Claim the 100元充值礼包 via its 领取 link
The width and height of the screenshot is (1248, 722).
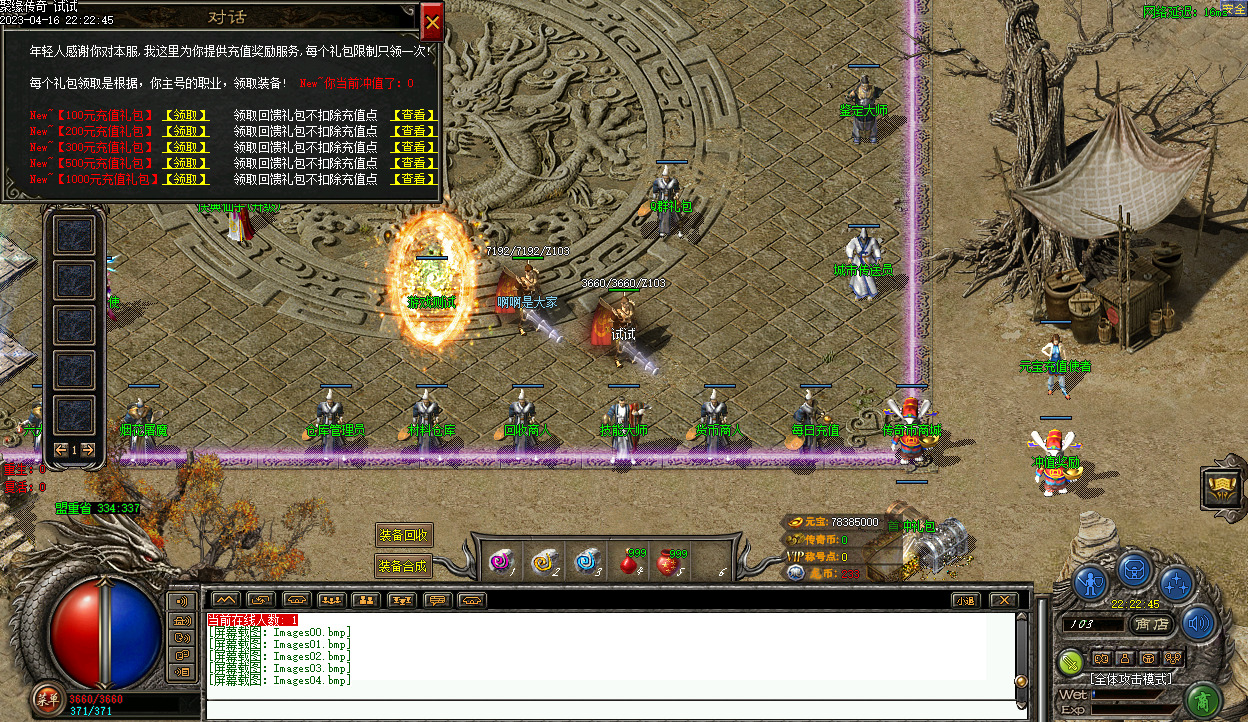(x=186, y=115)
